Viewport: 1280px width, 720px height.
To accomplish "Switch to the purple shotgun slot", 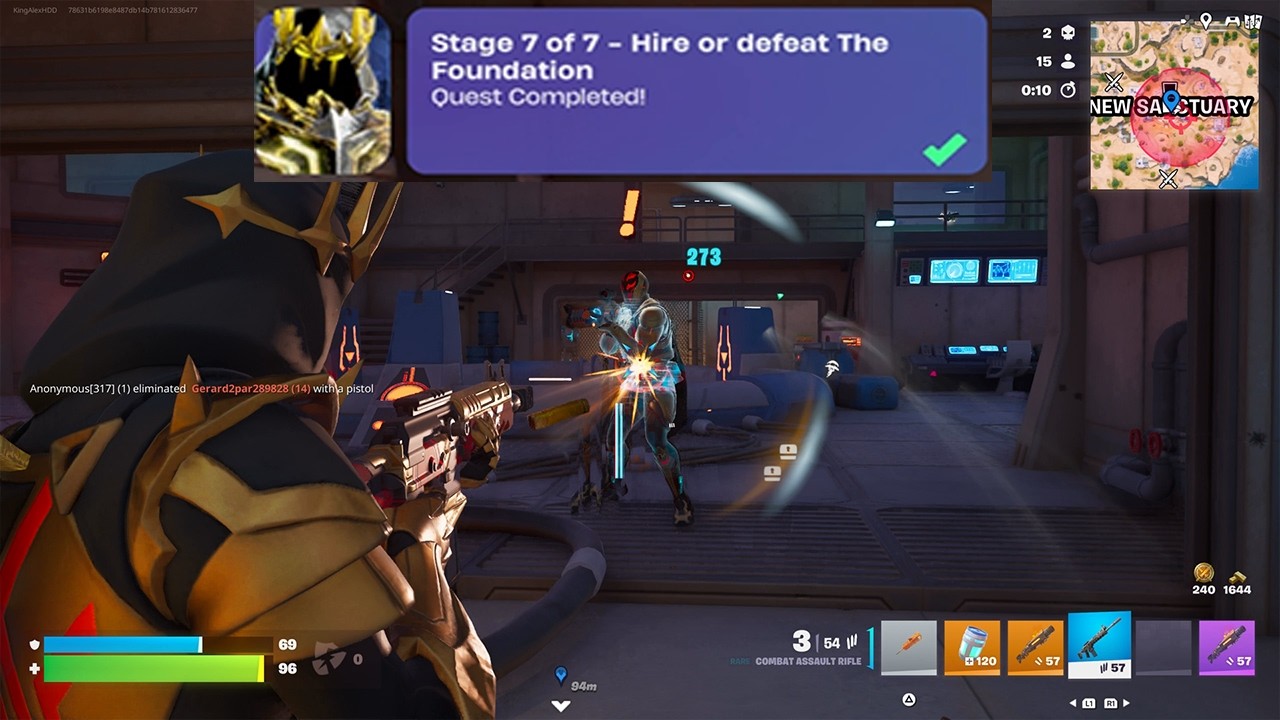I will [x=1226, y=647].
